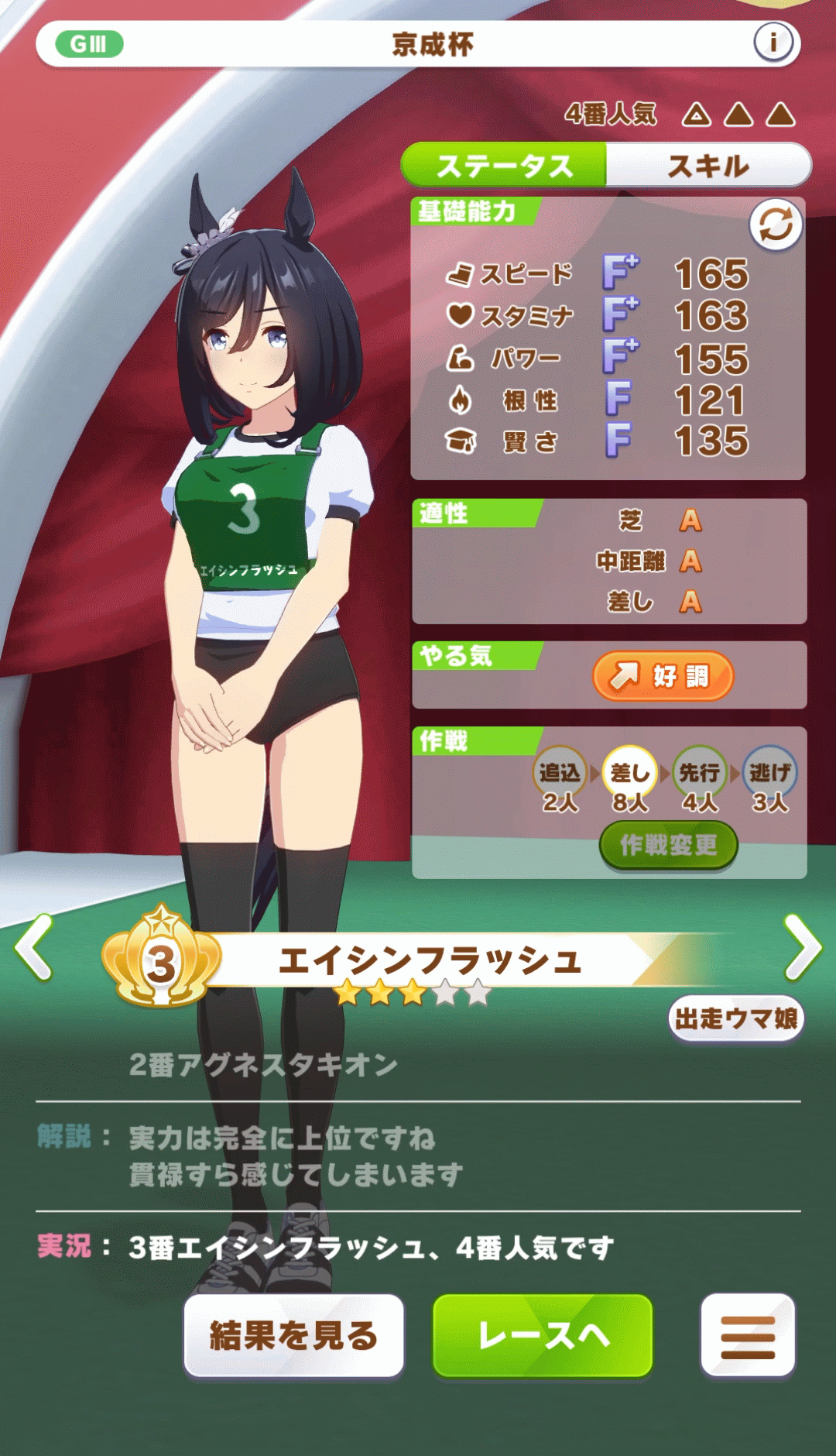Image resolution: width=836 pixels, height=1456 pixels.
Task: Choose the 追込 strategy bubble
Action: 560,772
